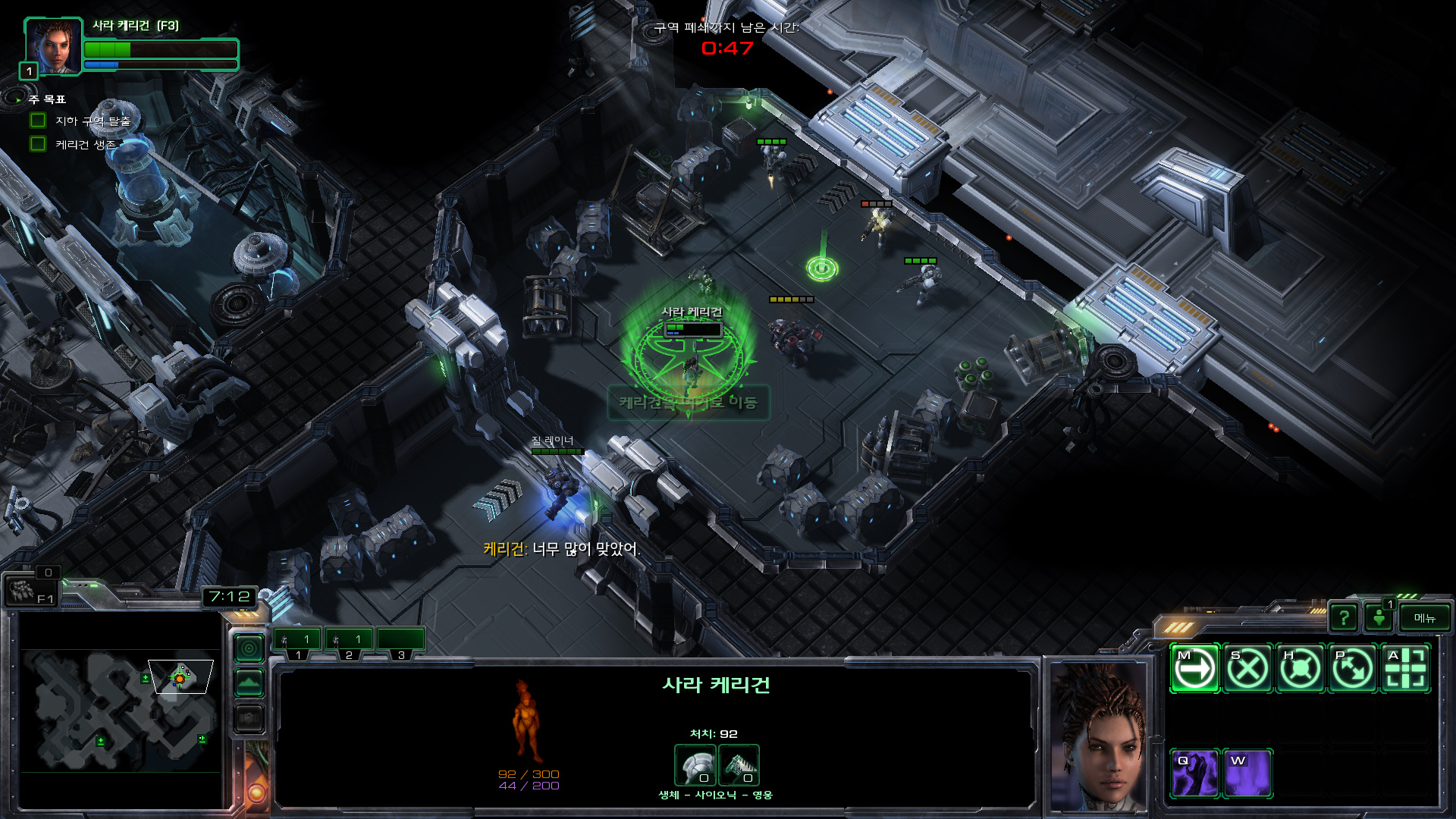The width and height of the screenshot is (1456, 819).
Task: Select control group 1 tab
Action: tap(297, 641)
